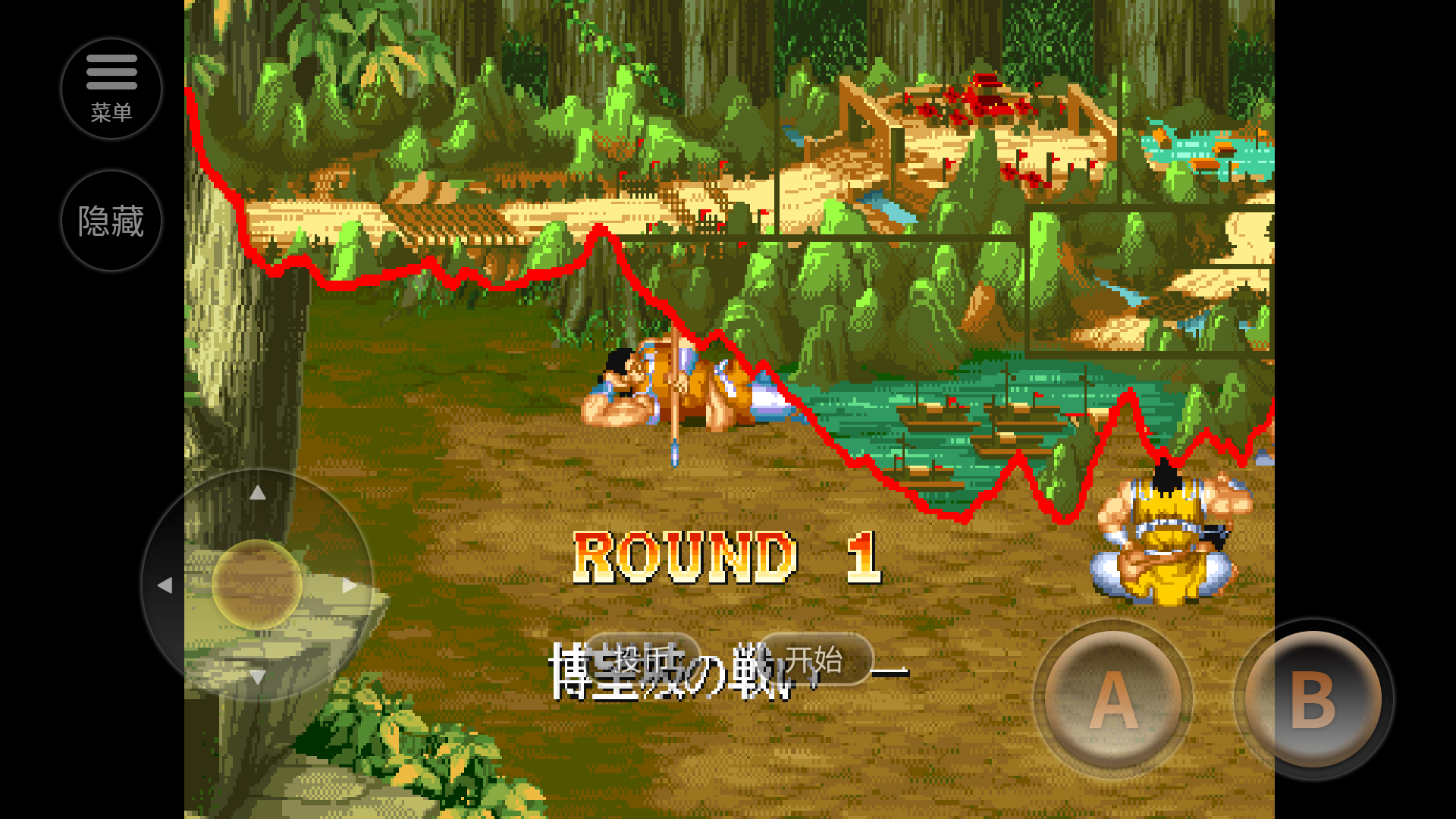
Task: Open the 菜单 menu button
Action: [x=111, y=89]
